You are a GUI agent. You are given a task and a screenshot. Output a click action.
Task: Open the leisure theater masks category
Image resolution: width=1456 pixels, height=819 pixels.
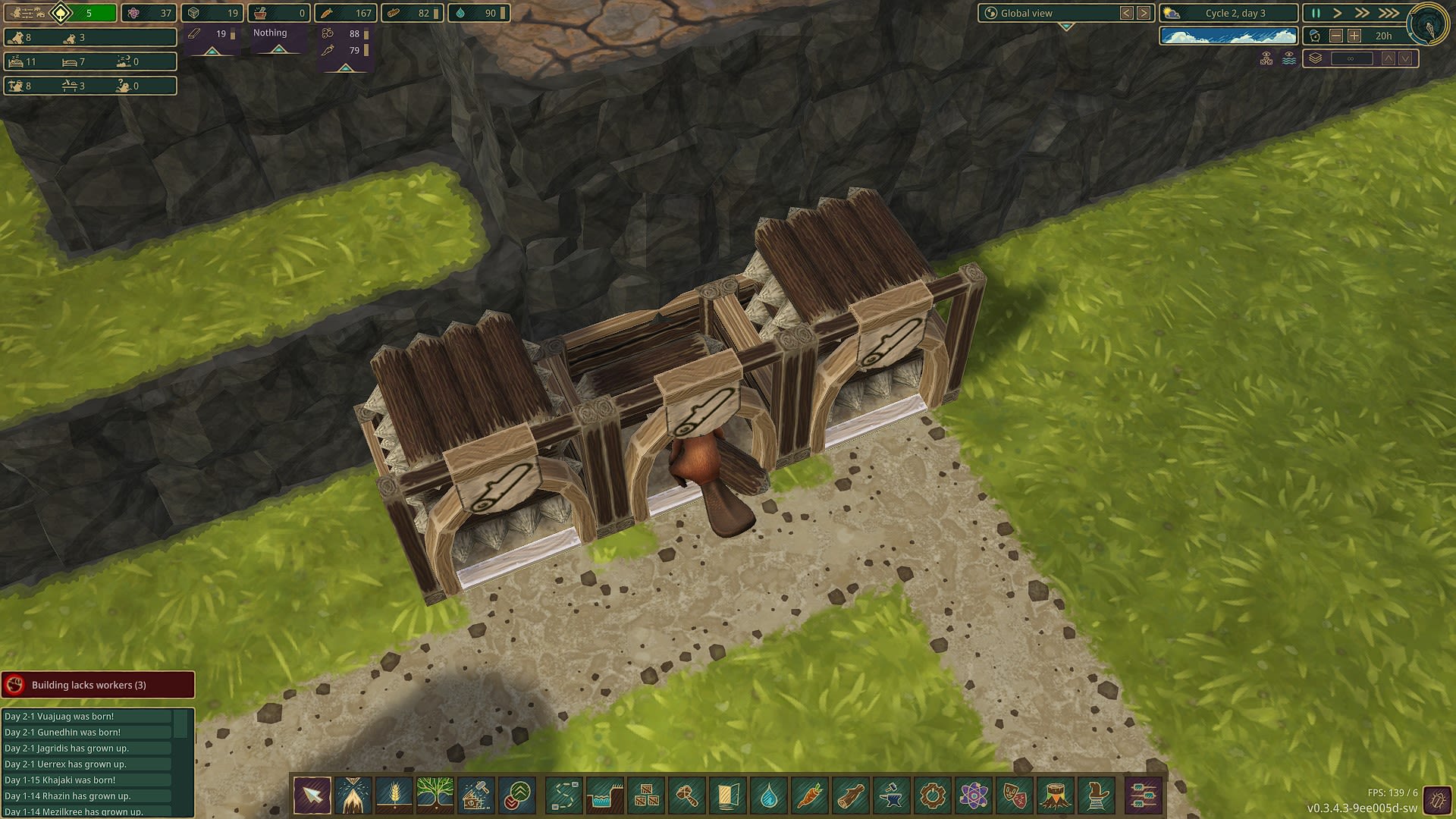coord(1014,795)
